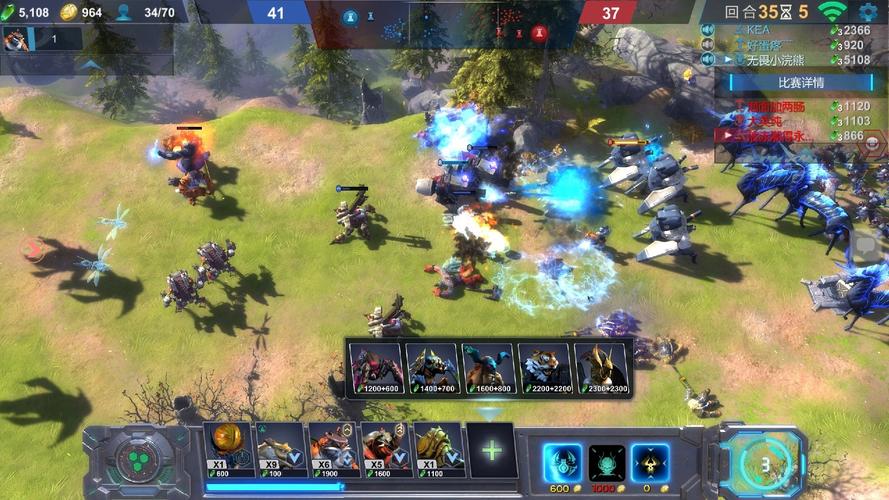Add a unit with the plus slot
The width and height of the screenshot is (889, 500).
[x=491, y=450]
